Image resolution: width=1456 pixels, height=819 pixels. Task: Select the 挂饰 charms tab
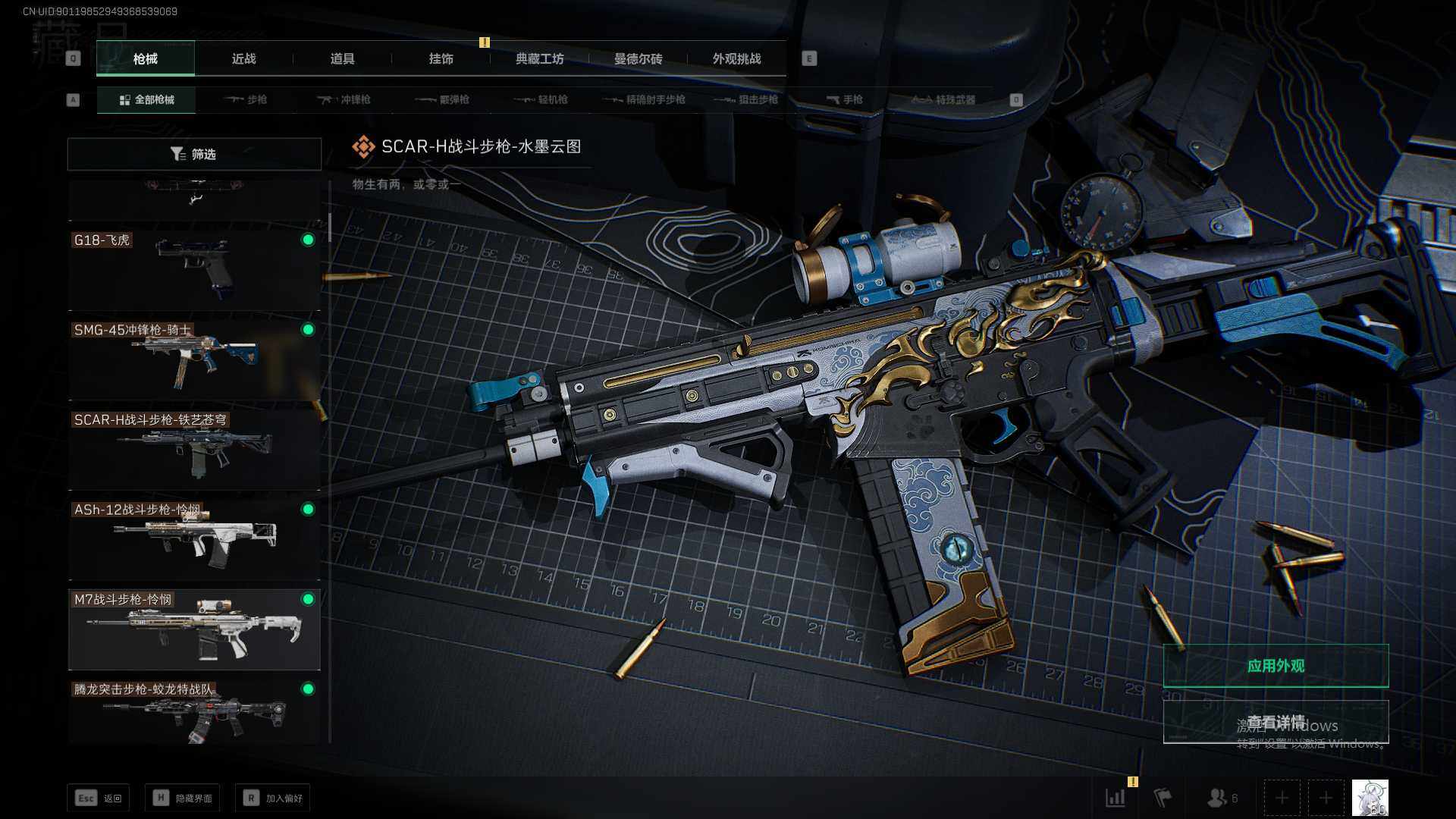click(x=441, y=58)
